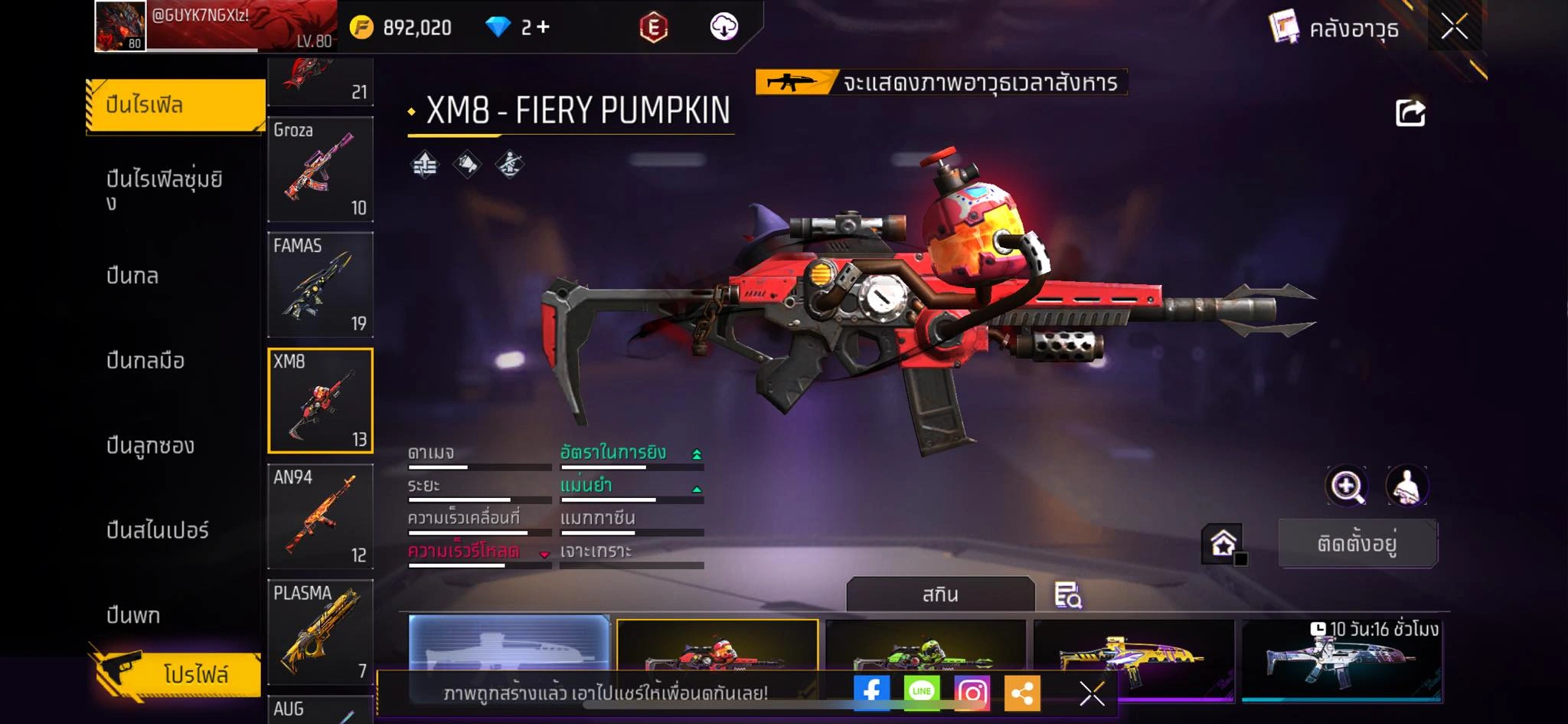This screenshot has width=1568, height=724.
Task: Share the image to Facebook
Action: click(871, 693)
